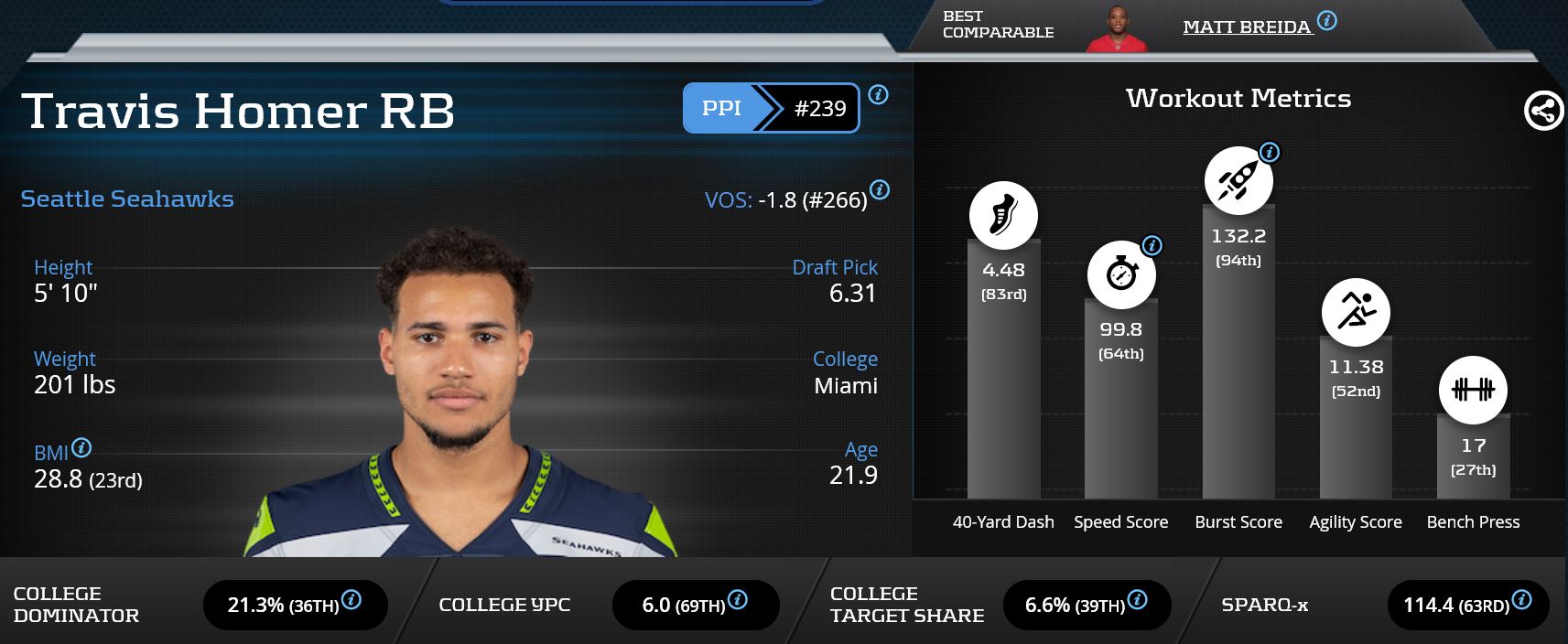Click the share icon beside Workout Metrics
This screenshot has height=644, width=1568.
point(1543,112)
